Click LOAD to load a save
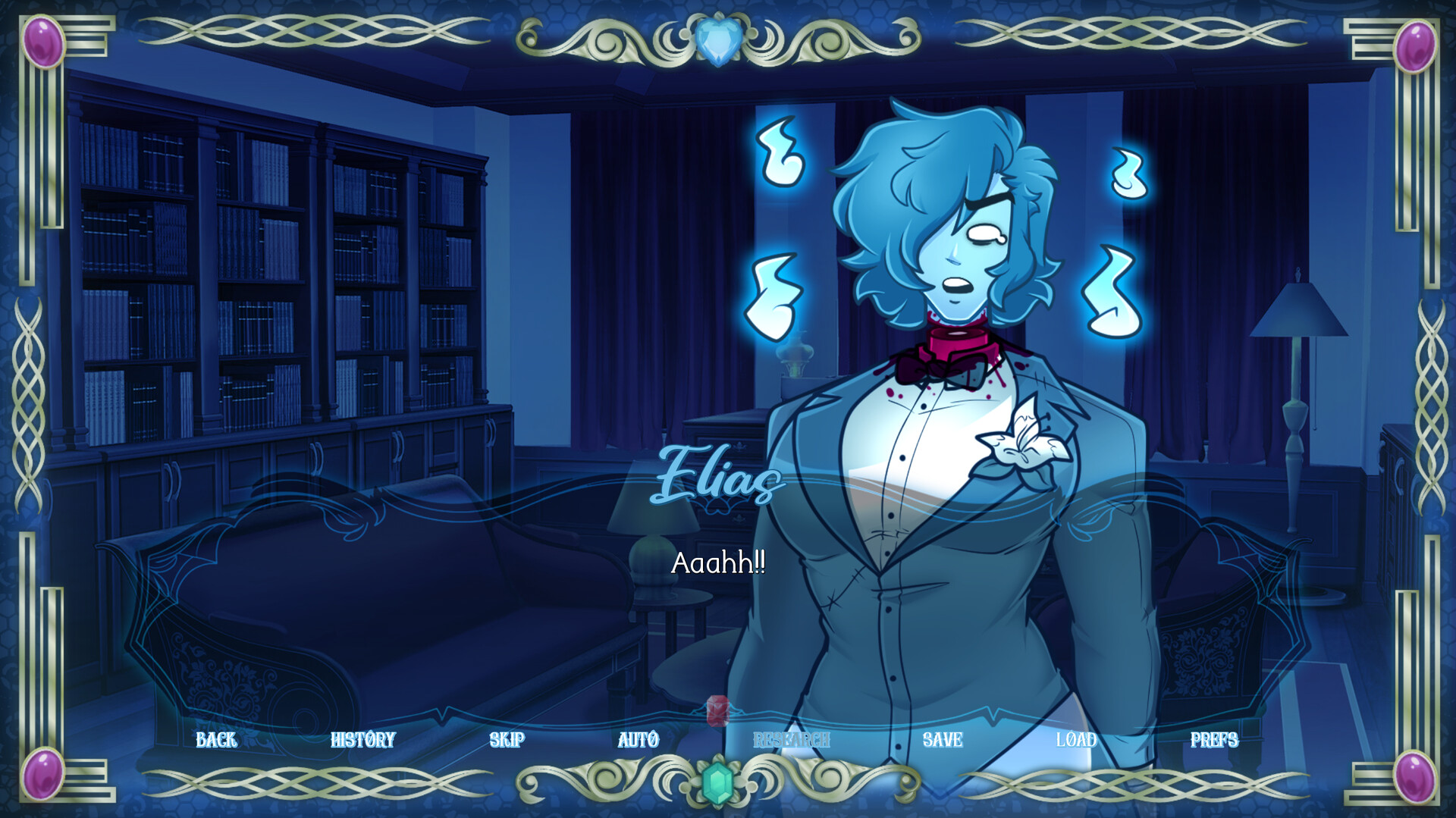 (x=1077, y=740)
